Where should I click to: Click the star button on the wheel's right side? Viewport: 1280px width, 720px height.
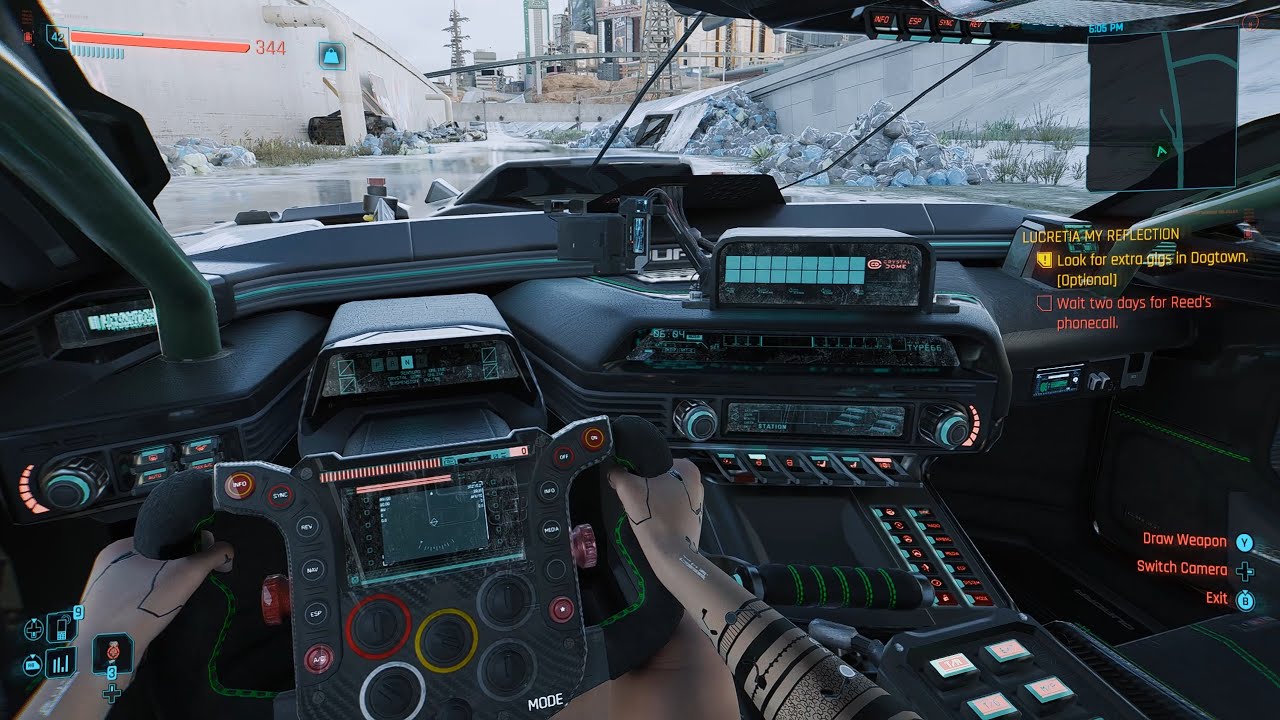[x=563, y=607]
